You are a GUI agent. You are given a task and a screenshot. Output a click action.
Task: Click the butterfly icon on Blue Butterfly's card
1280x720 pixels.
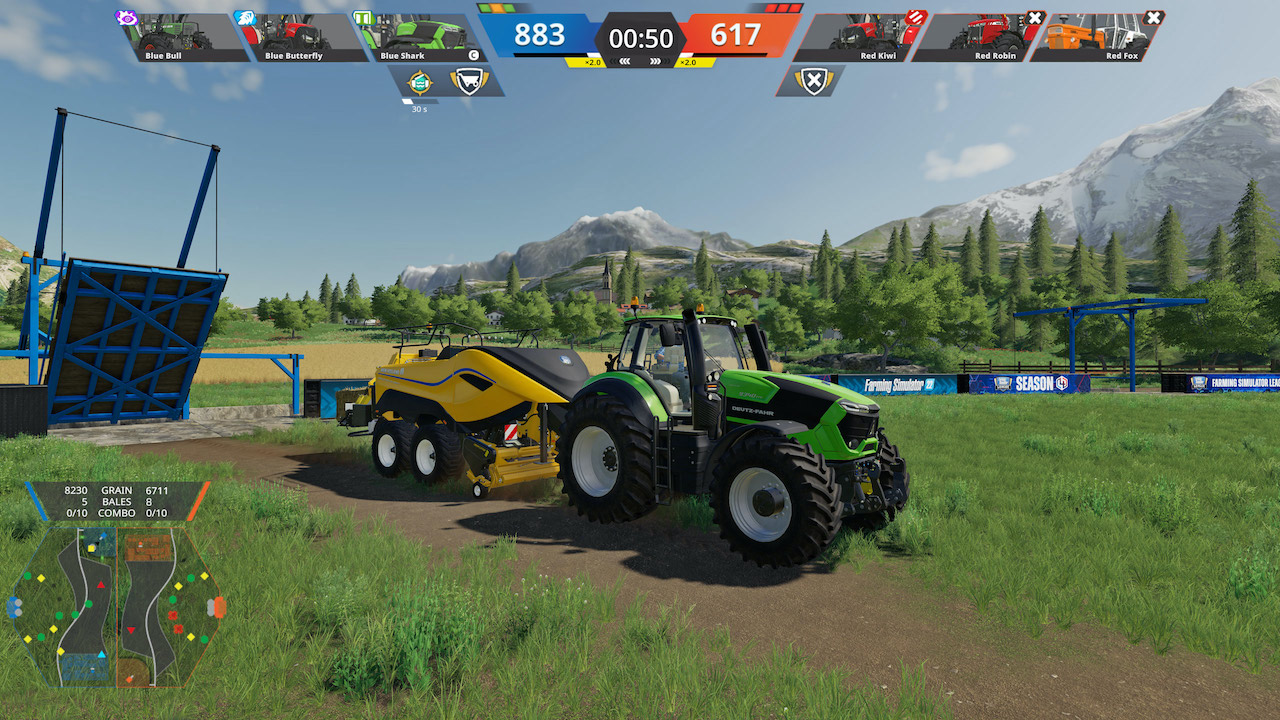[x=245, y=18]
